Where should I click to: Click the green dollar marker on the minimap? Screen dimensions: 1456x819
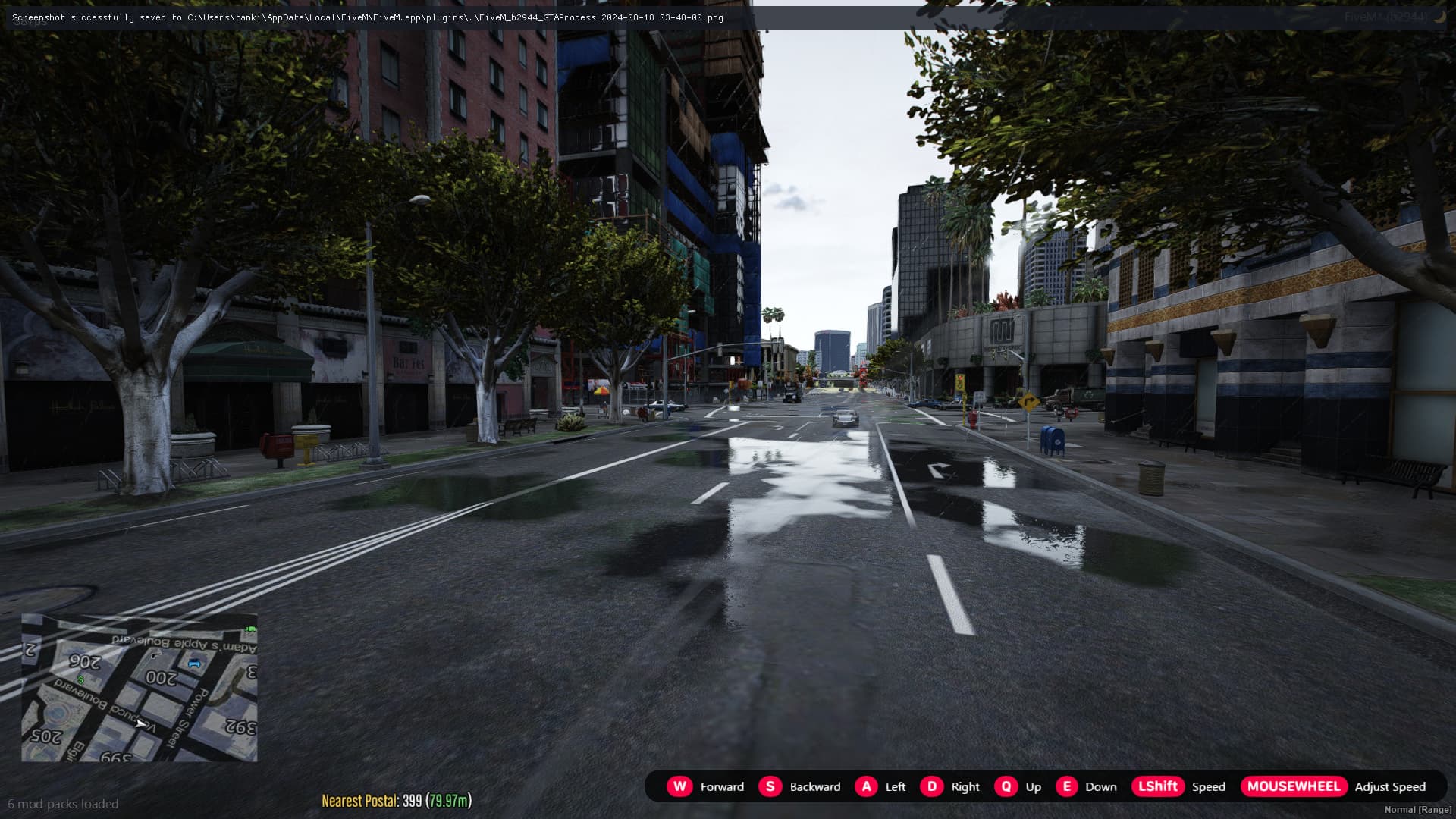(x=81, y=679)
